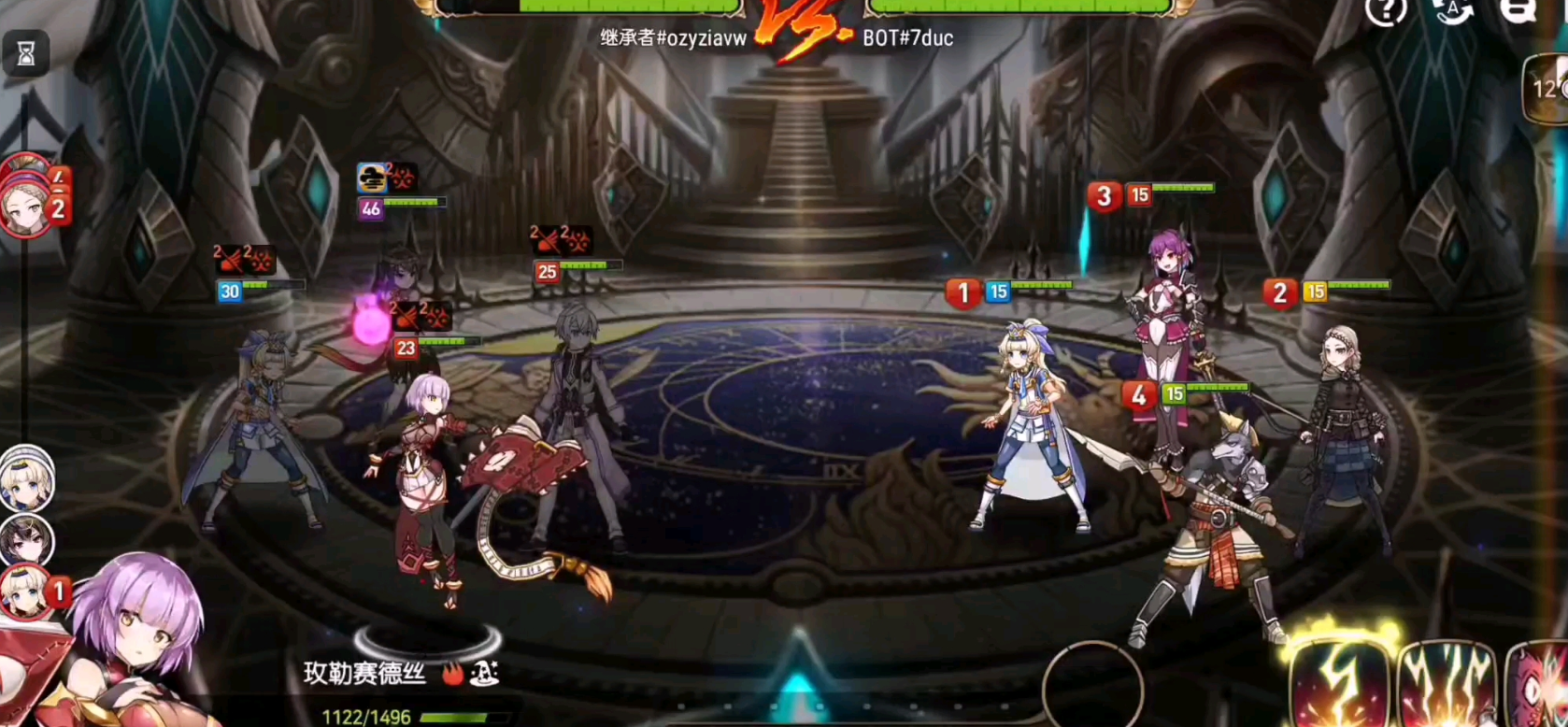Viewport: 1568px width, 727px height.
Task: Select the dark-haired hero turn-order portrait
Action: (x=26, y=540)
